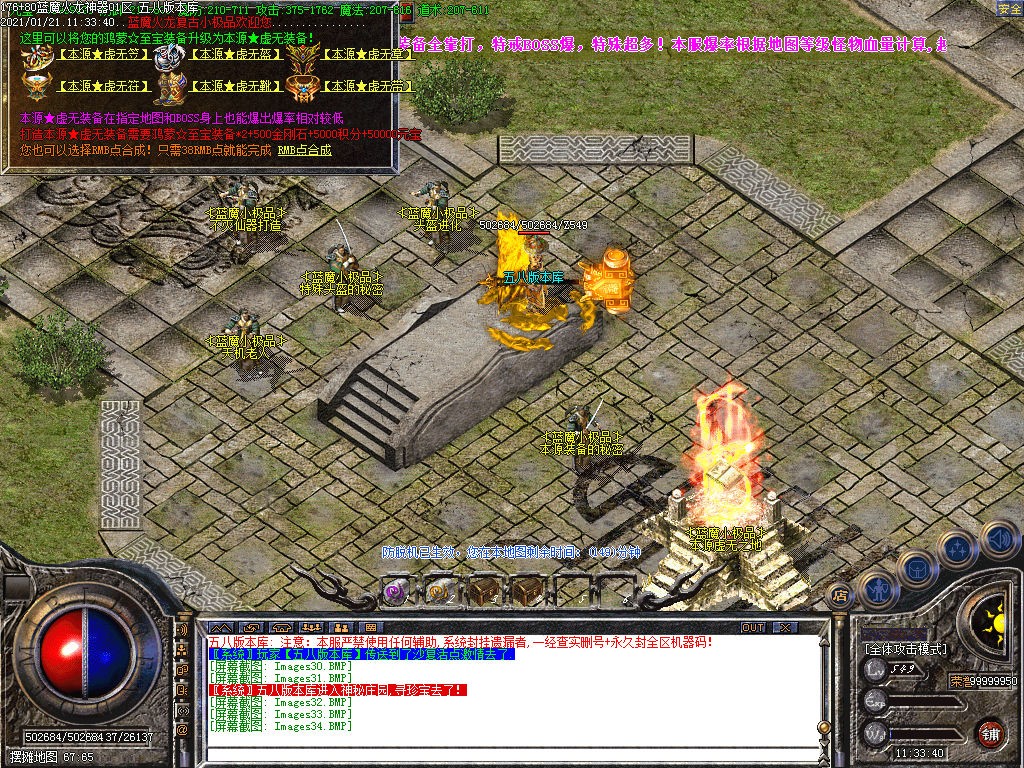The image size is (1024, 768).
Task: Click the RMB点合成 synthesis link
Action: 304,150
